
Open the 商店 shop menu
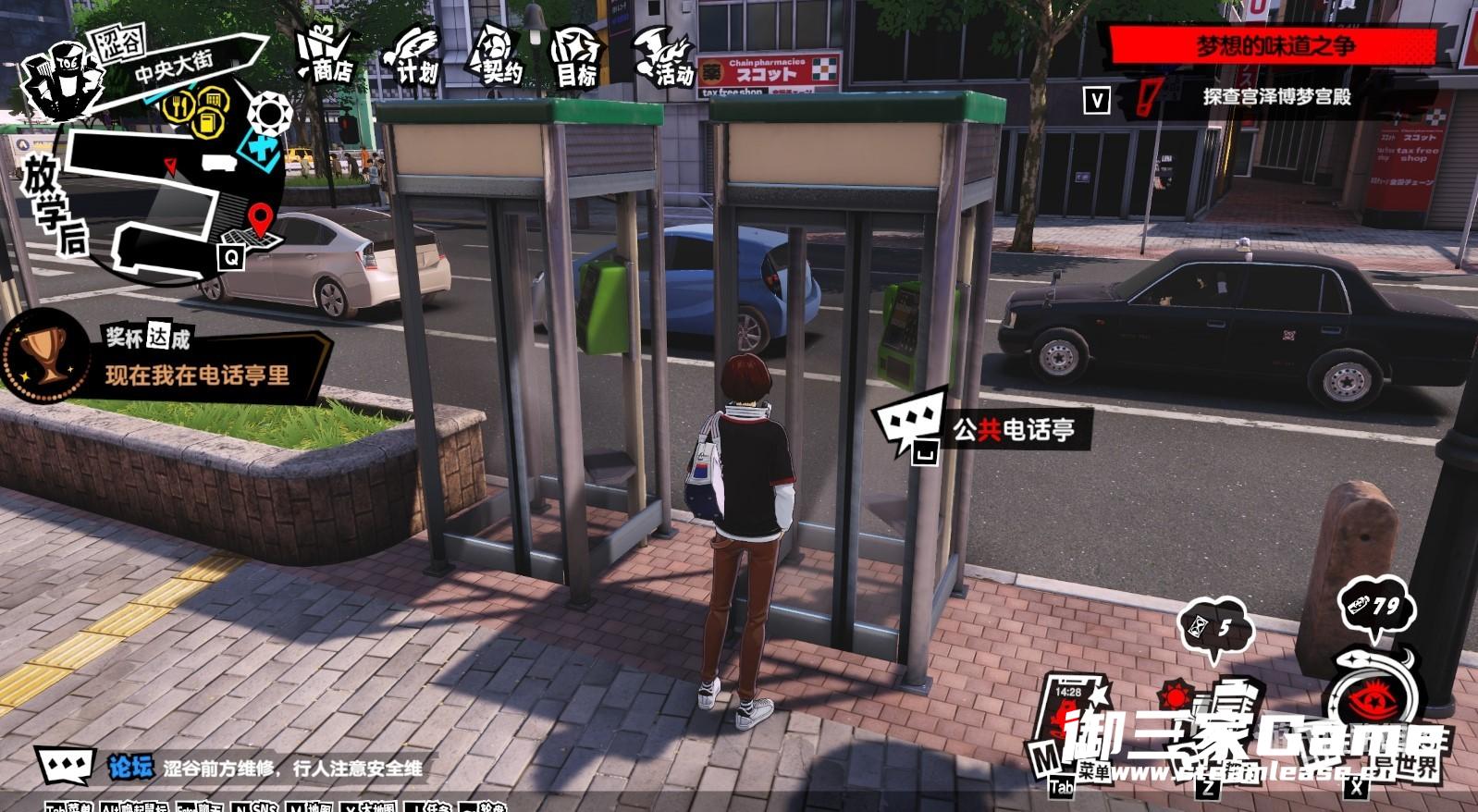pos(325,55)
